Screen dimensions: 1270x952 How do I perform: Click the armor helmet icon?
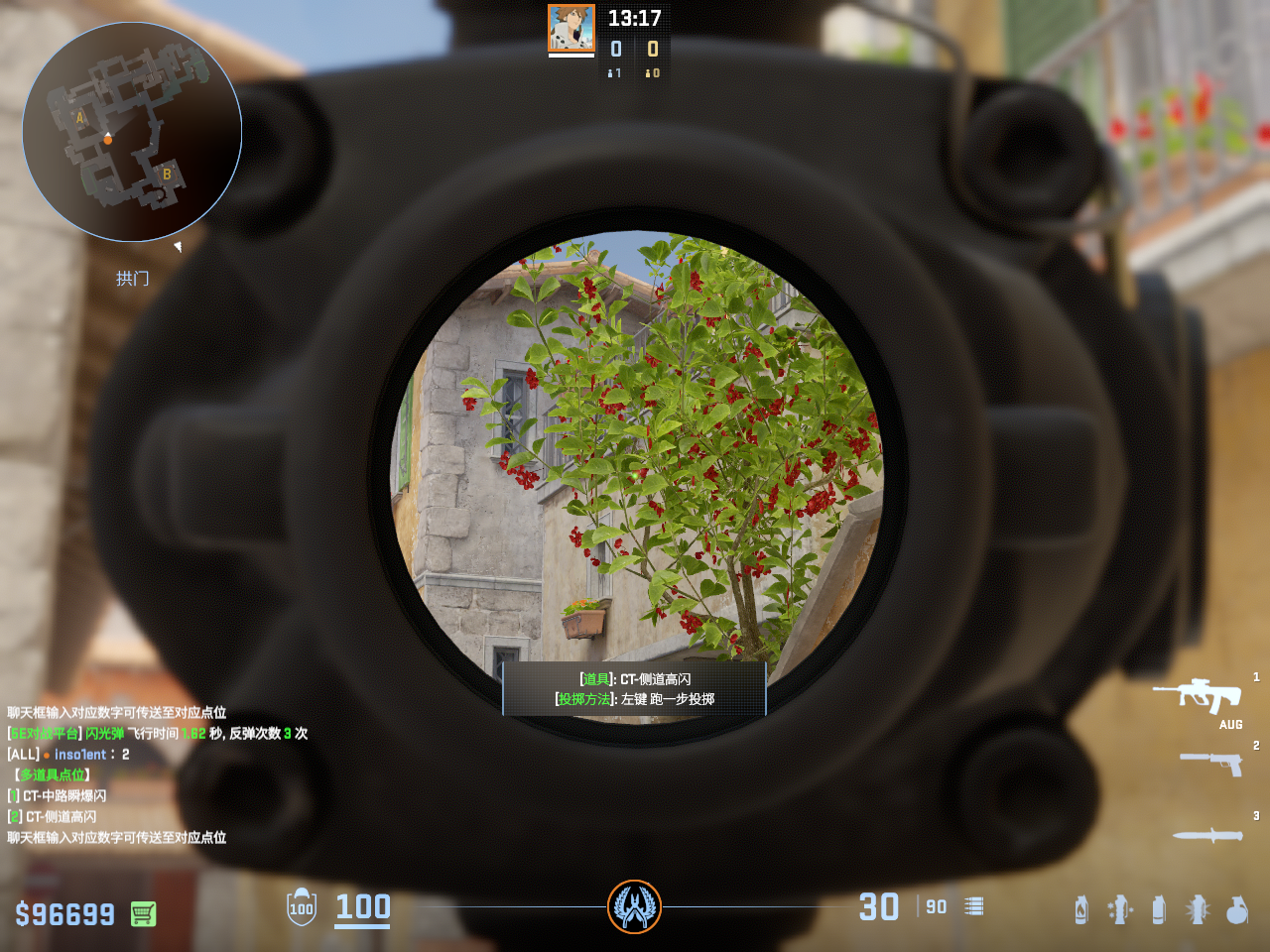coord(302,907)
